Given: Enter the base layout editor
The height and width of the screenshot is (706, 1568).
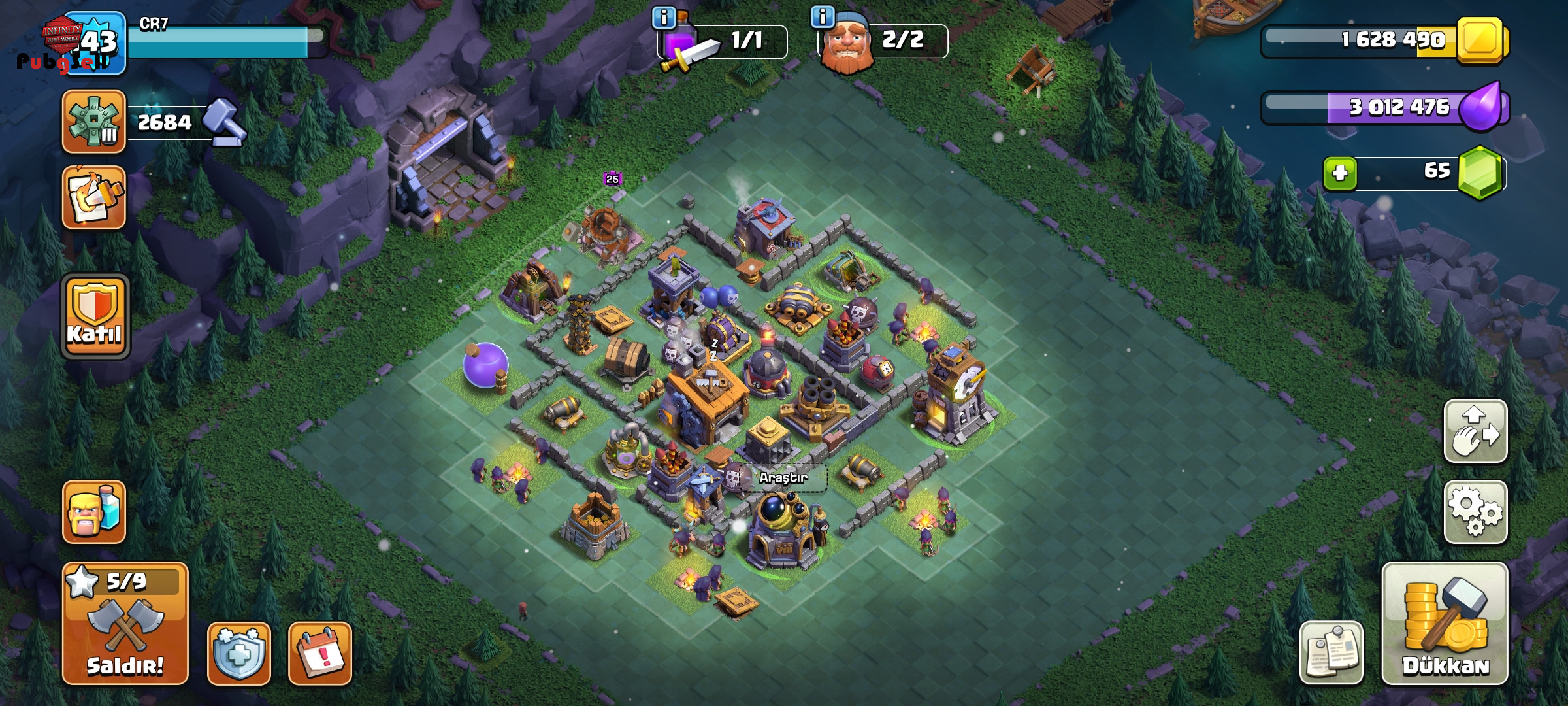Looking at the screenshot, I should click(x=1475, y=431).
